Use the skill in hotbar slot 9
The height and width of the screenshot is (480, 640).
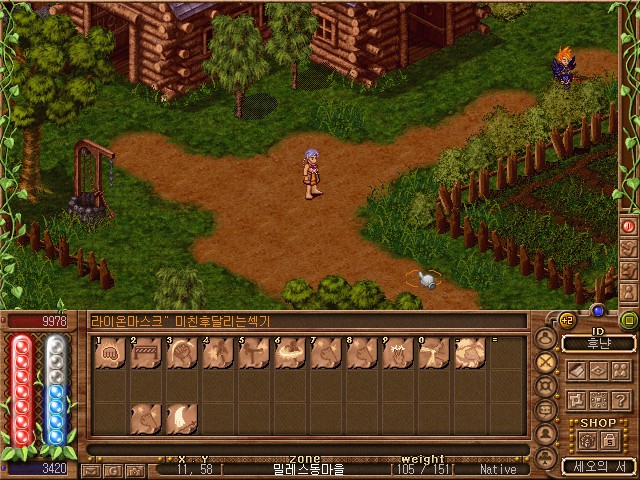(x=398, y=354)
